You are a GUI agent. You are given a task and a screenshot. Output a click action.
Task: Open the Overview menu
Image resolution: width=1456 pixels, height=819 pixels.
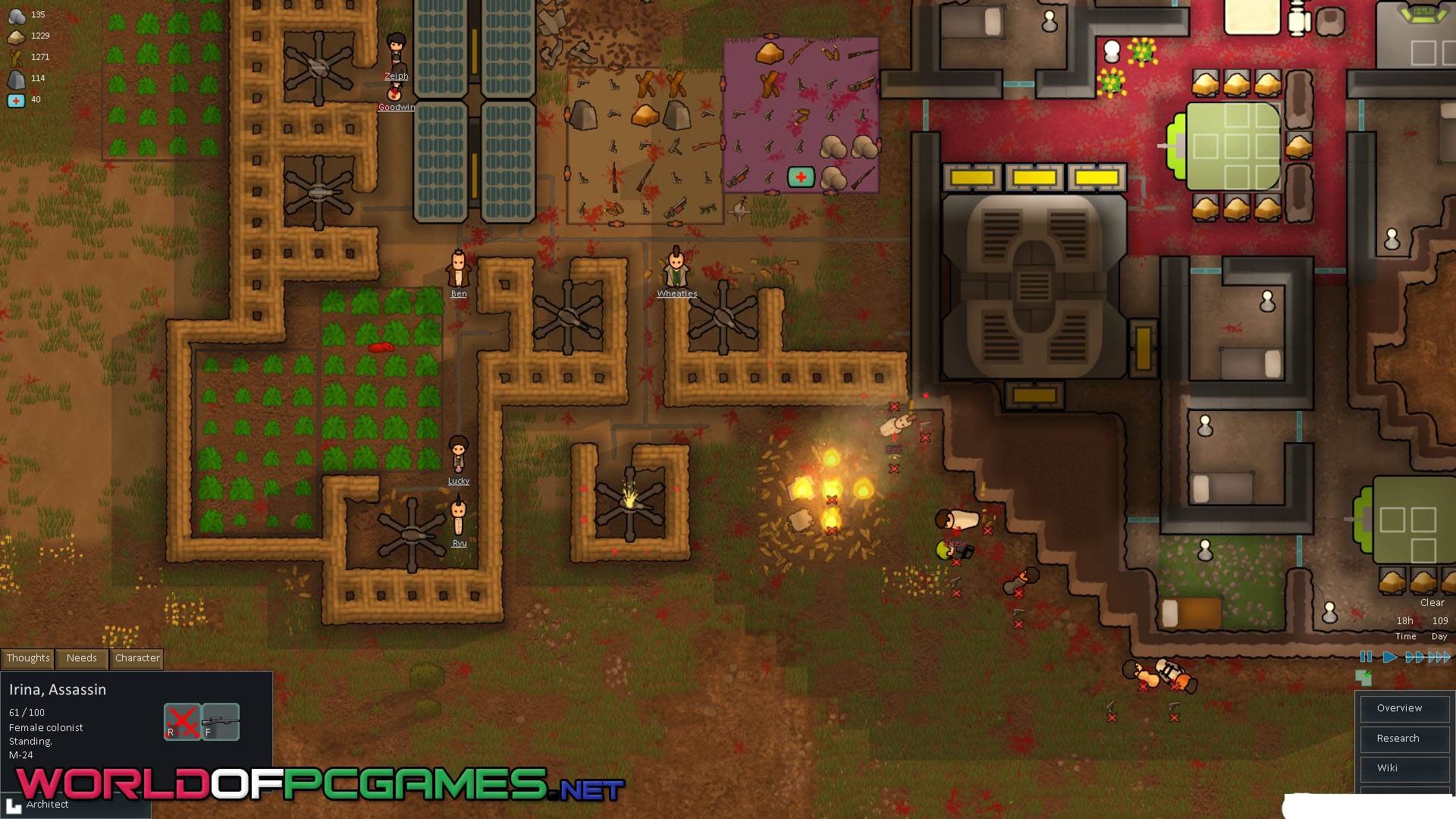coord(1400,708)
